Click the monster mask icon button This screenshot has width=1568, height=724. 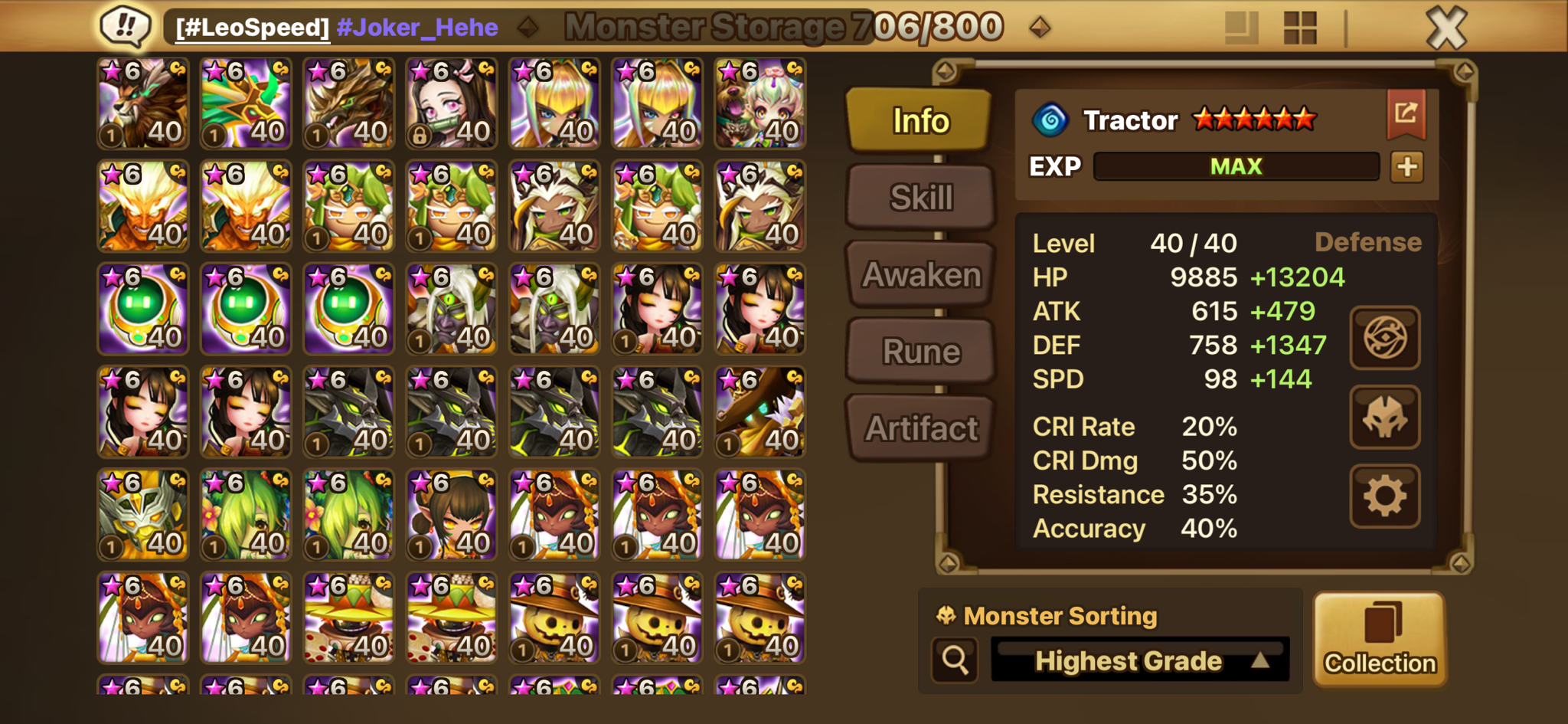(x=1384, y=418)
